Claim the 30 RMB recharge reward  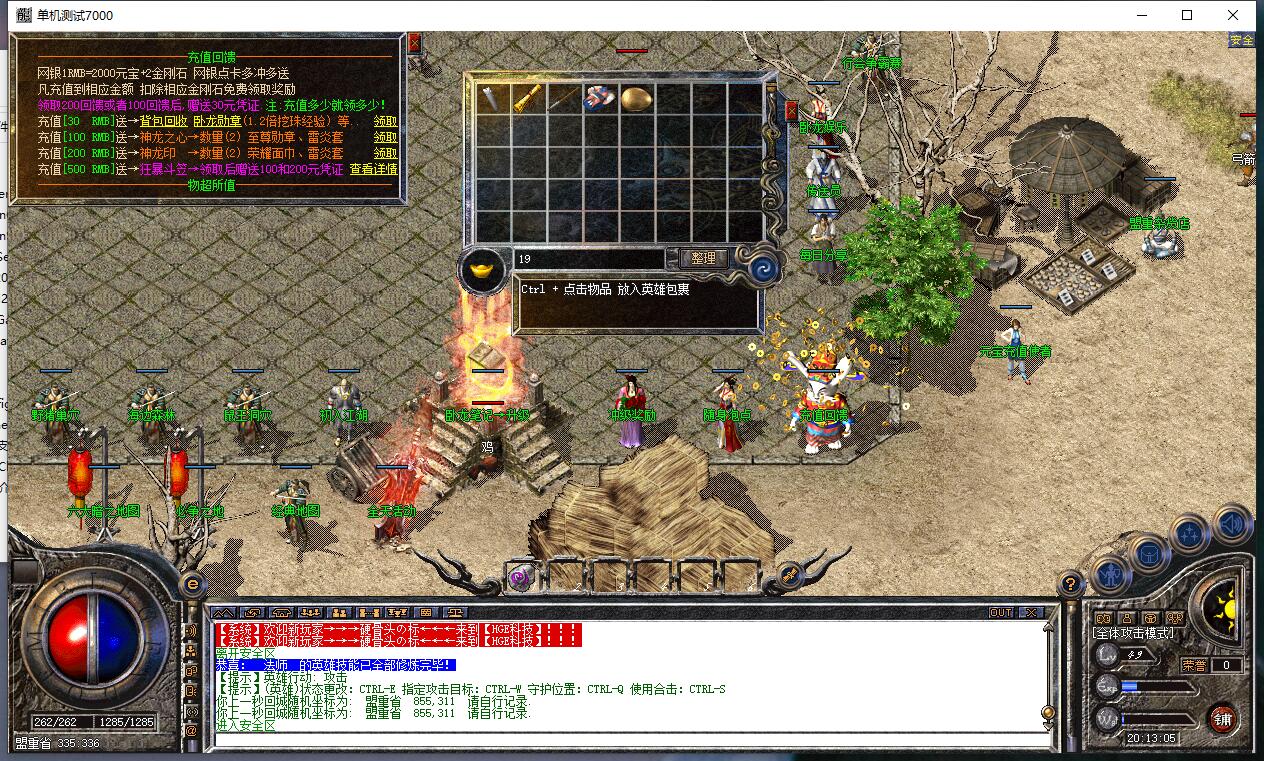click(385, 122)
